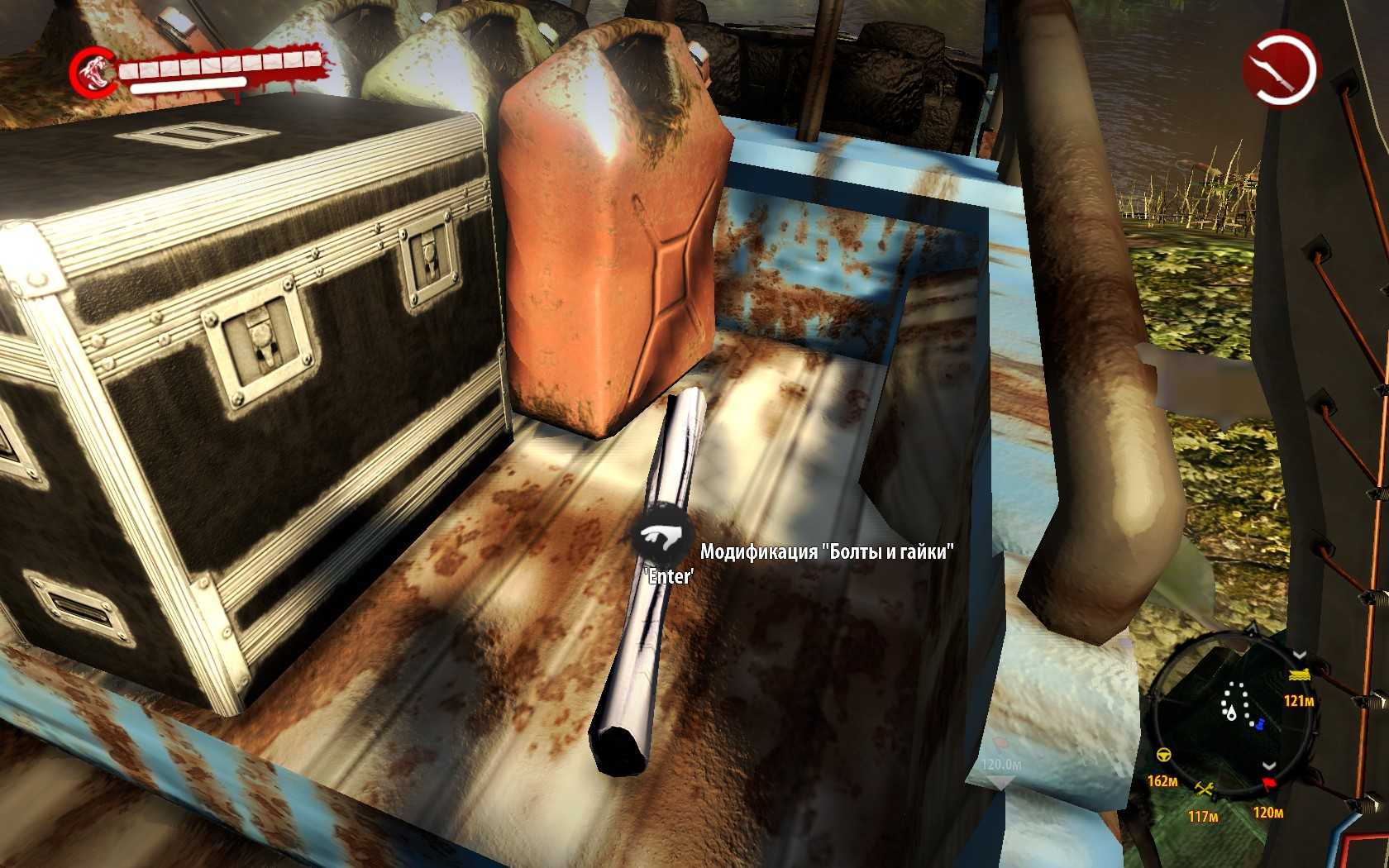This screenshot has width=1389, height=868.
Task: Click the equipped weapon icon
Action: (x=1281, y=67)
